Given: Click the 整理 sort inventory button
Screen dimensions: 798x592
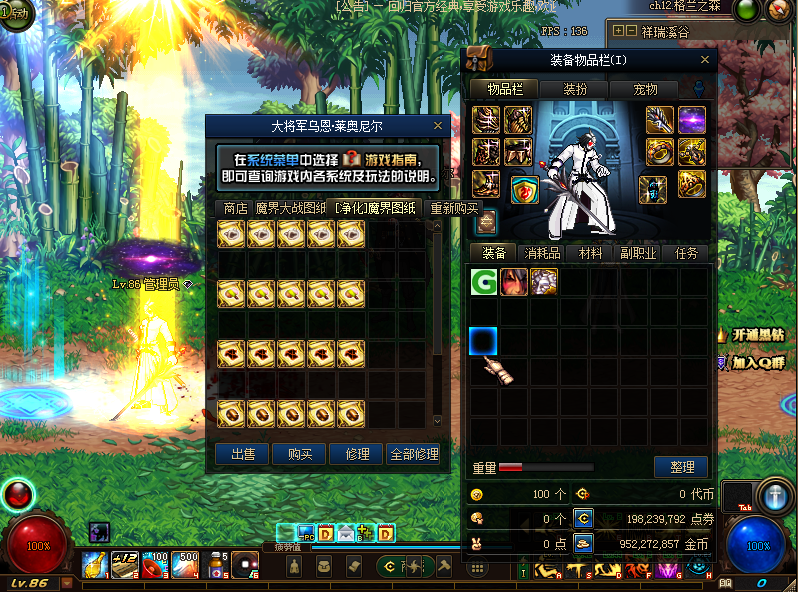Looking at the screenshot, I should tap(681, 467).
